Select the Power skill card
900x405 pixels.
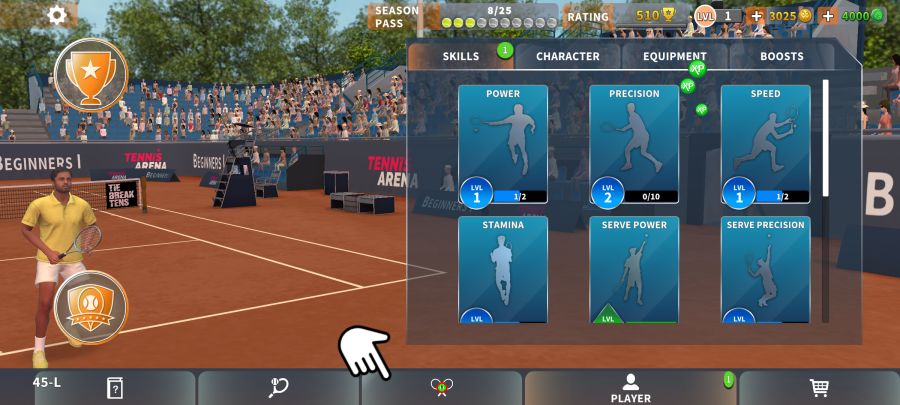[503, 145]
